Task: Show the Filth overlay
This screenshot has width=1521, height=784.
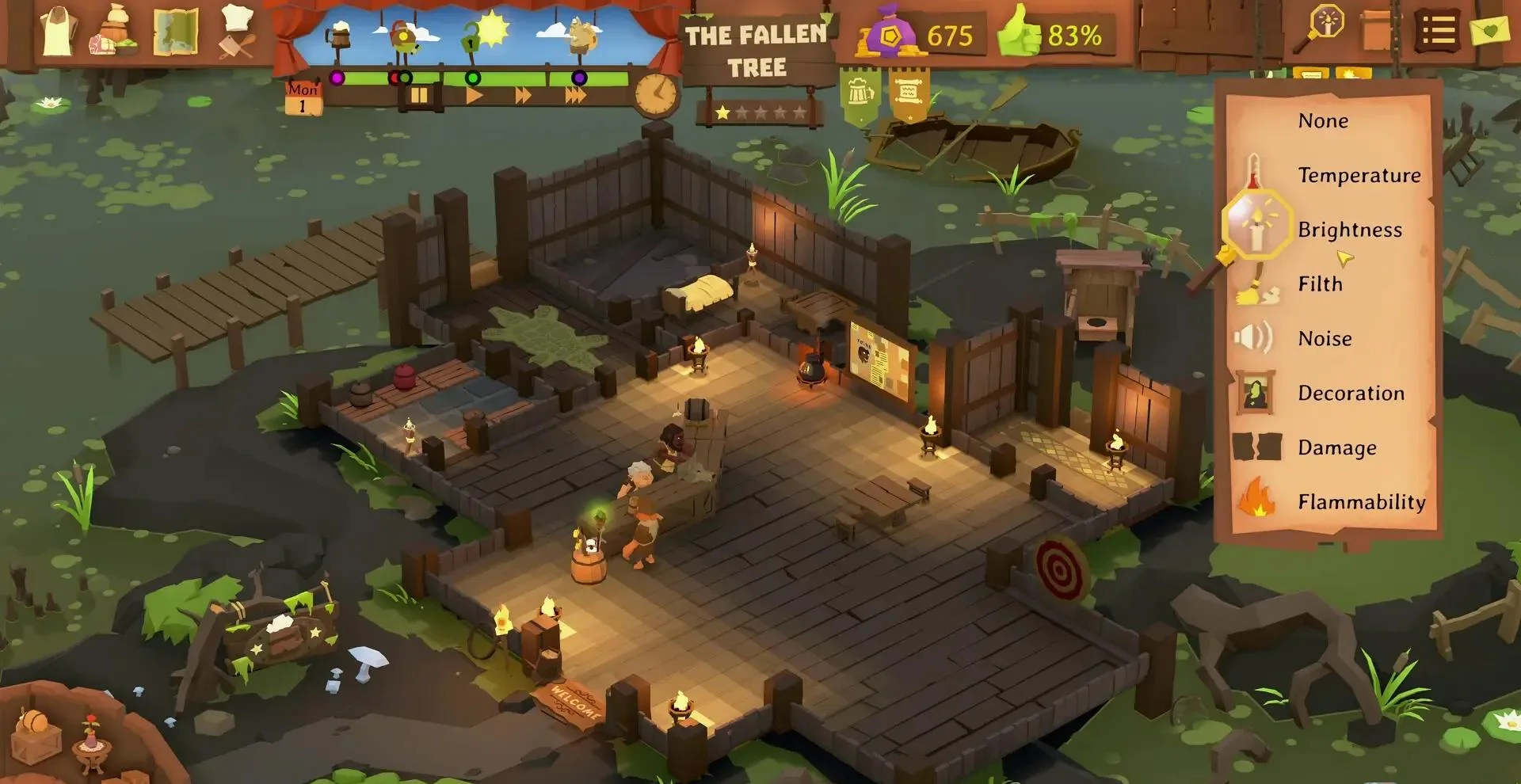Action: click(1320, 284)
